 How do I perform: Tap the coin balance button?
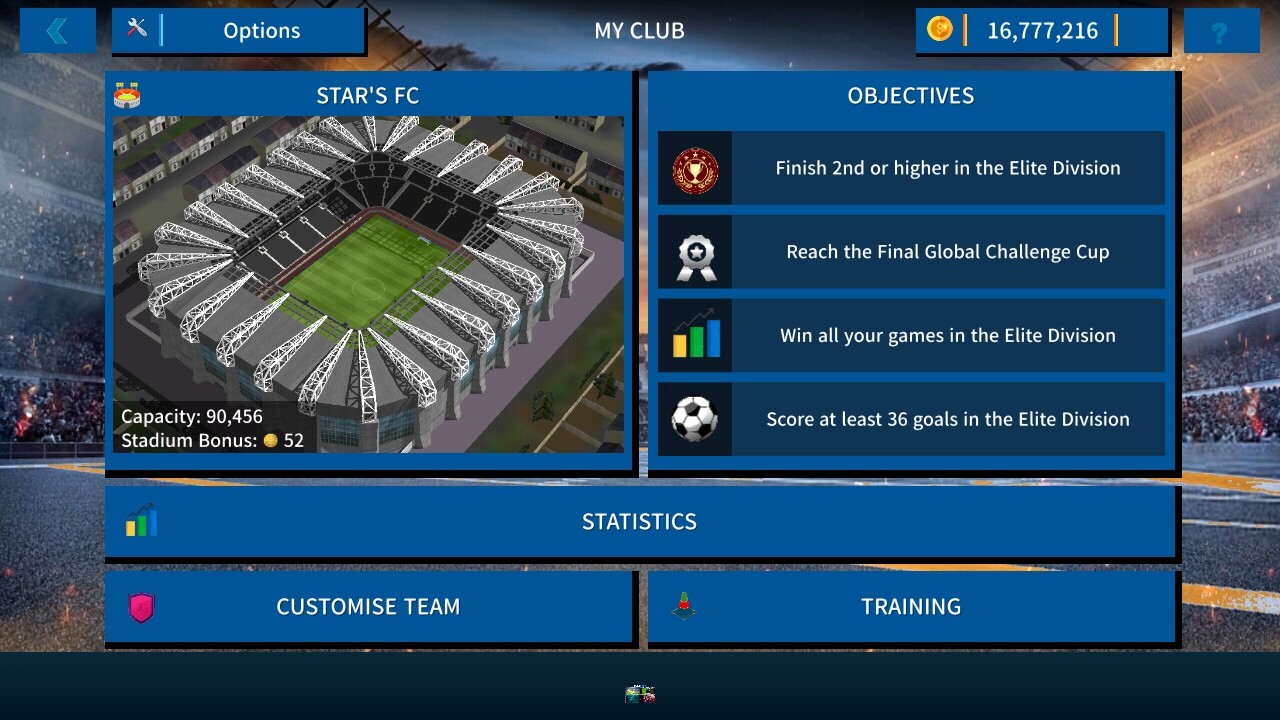(x=1041, y=31)
